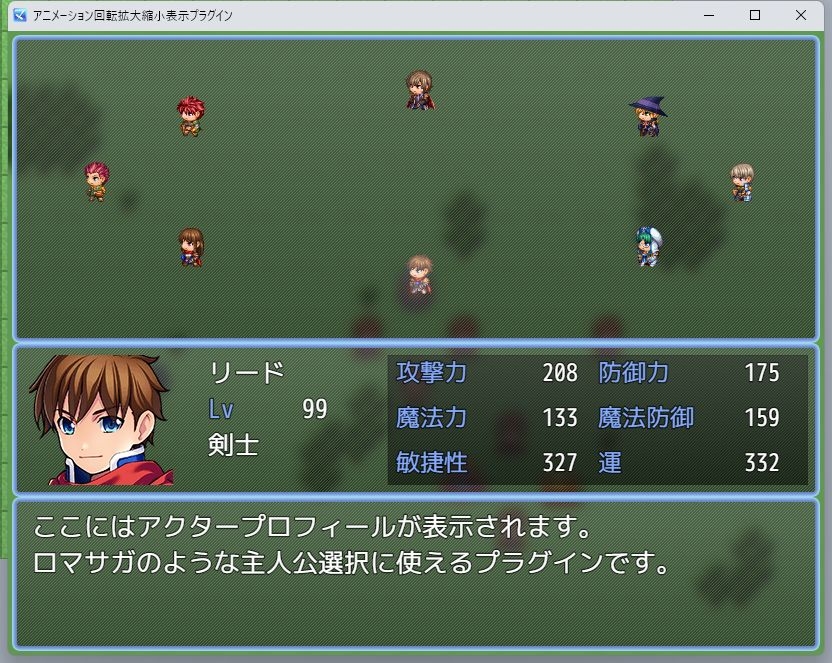Choose the silver-haired character sprite
The width and height of the screenshot is (832, 663).
[741, 182]
